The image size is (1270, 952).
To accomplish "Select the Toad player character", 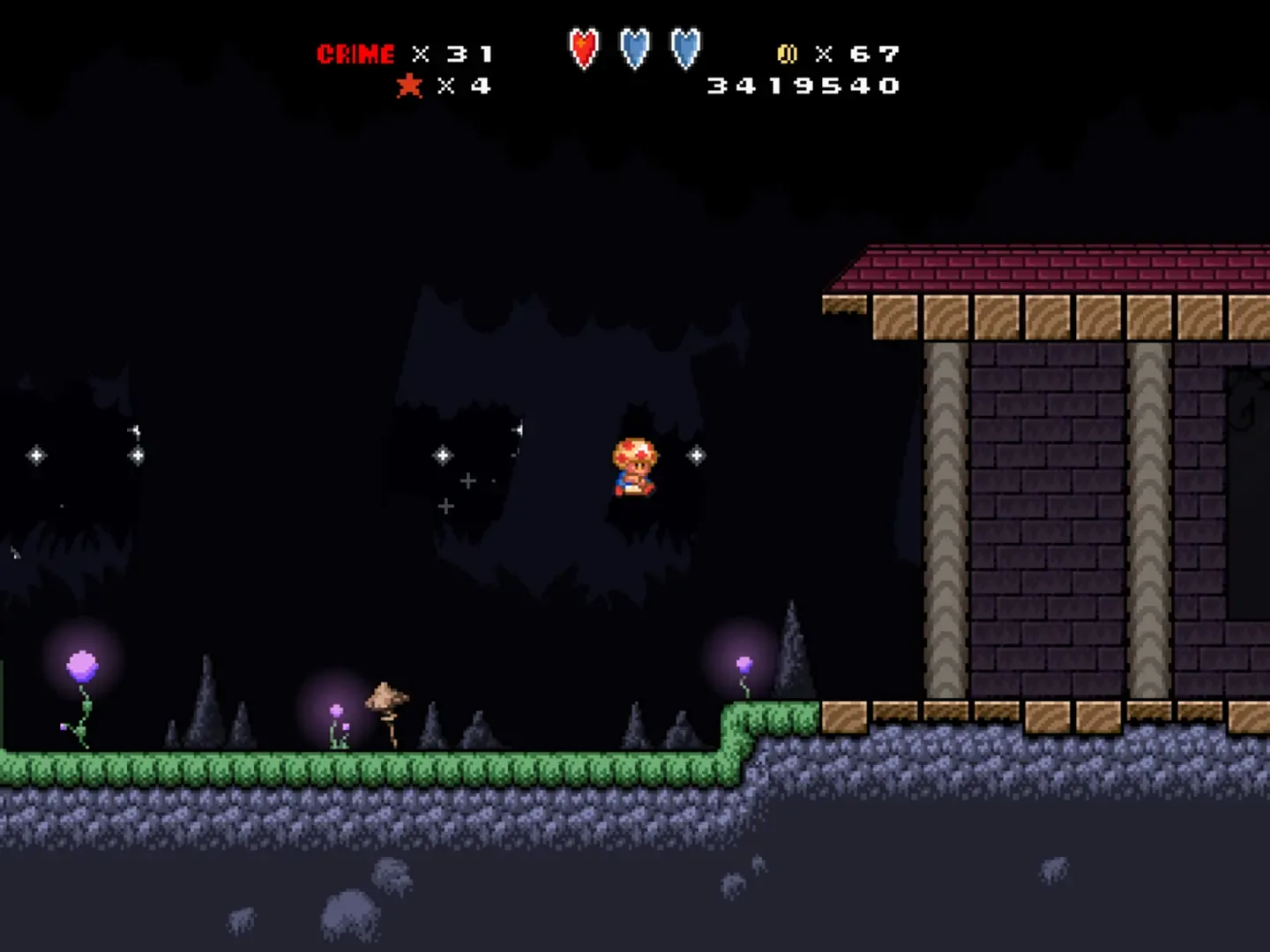I will tap(633, 468).
